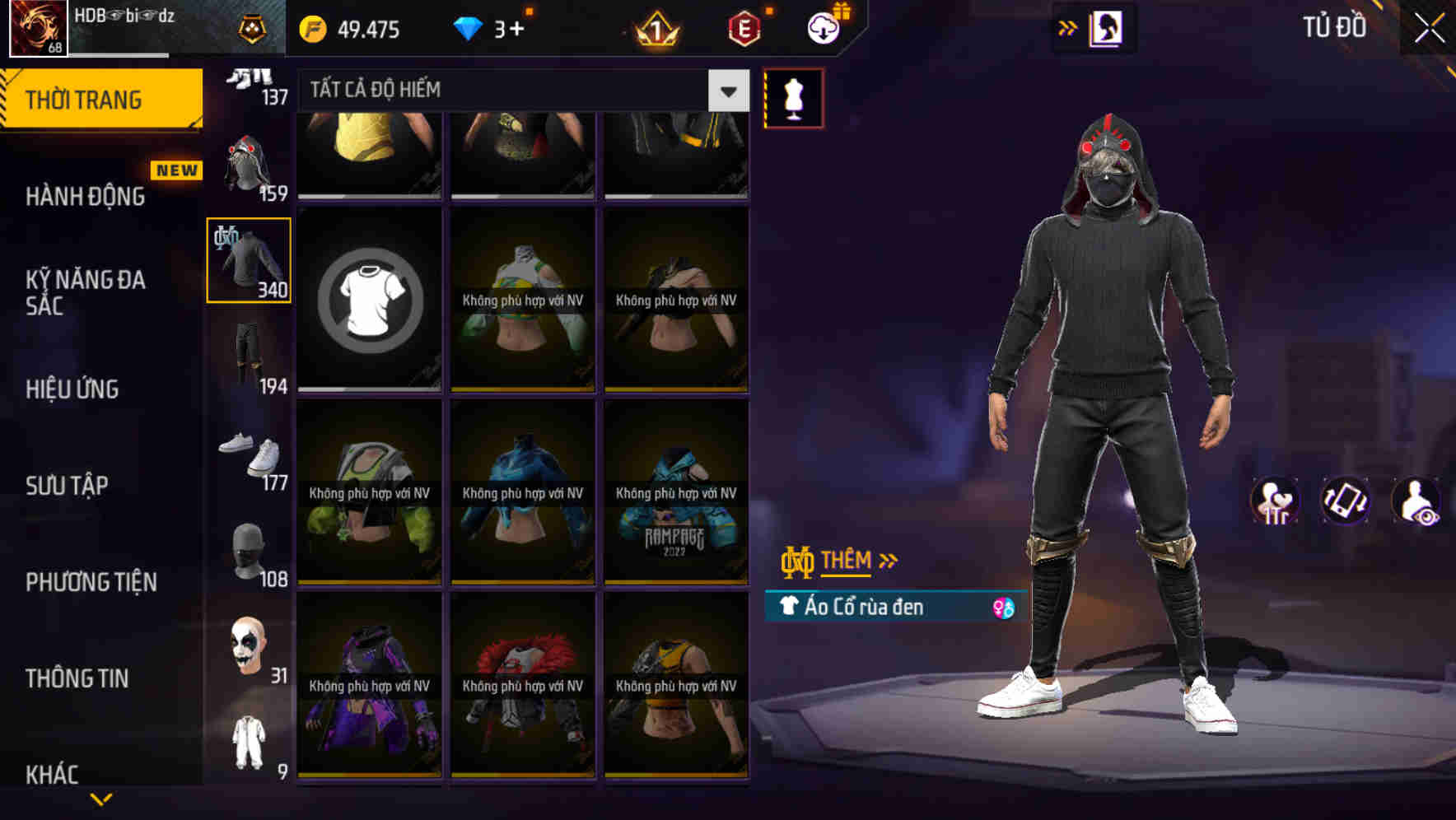This screenshot has width=1456, height=820.
Task: Collapse sidebar using bottom chevron arrow
Action: 101,797
